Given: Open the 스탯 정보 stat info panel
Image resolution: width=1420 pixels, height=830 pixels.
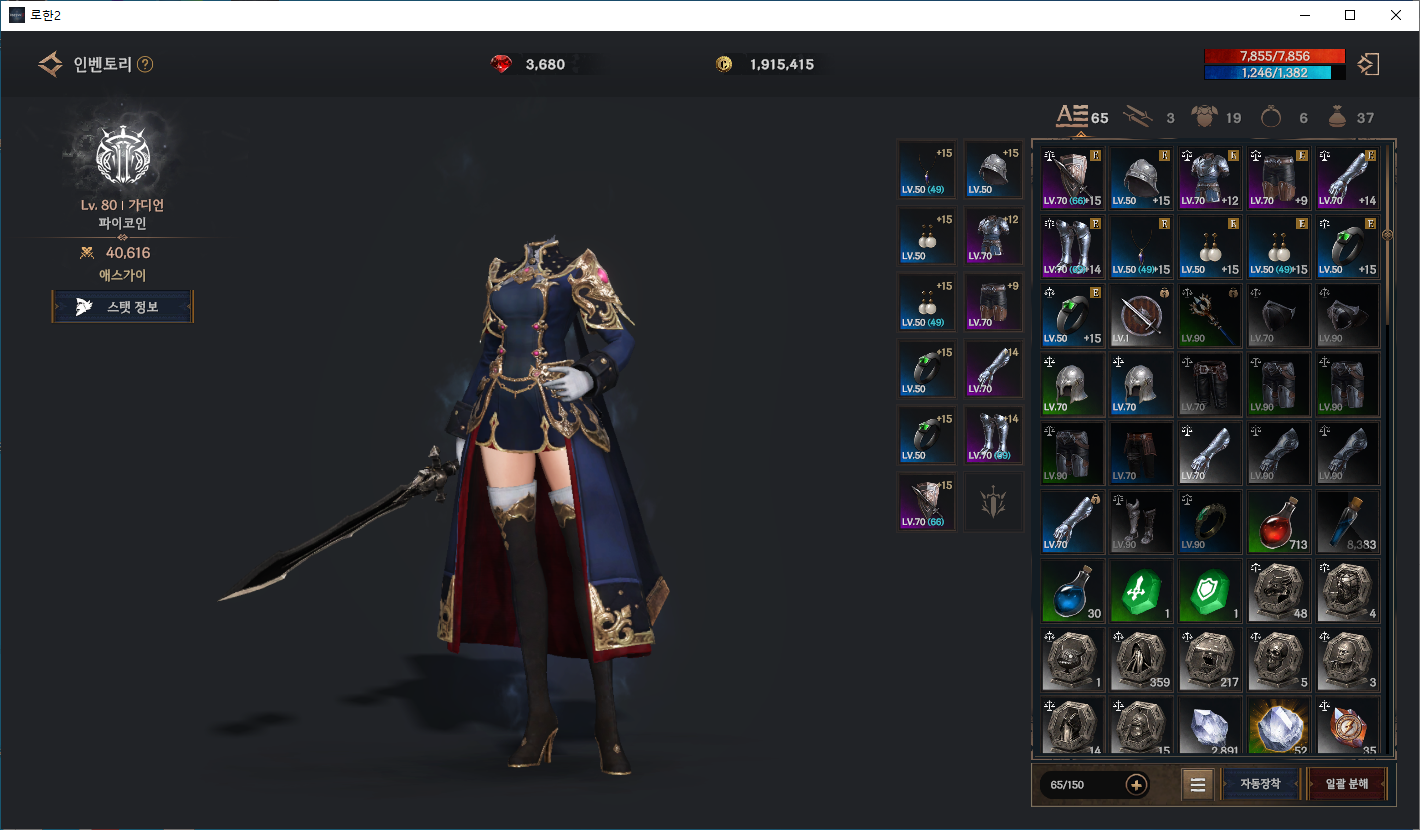Looking at the screenshot, I should [122, 307].
